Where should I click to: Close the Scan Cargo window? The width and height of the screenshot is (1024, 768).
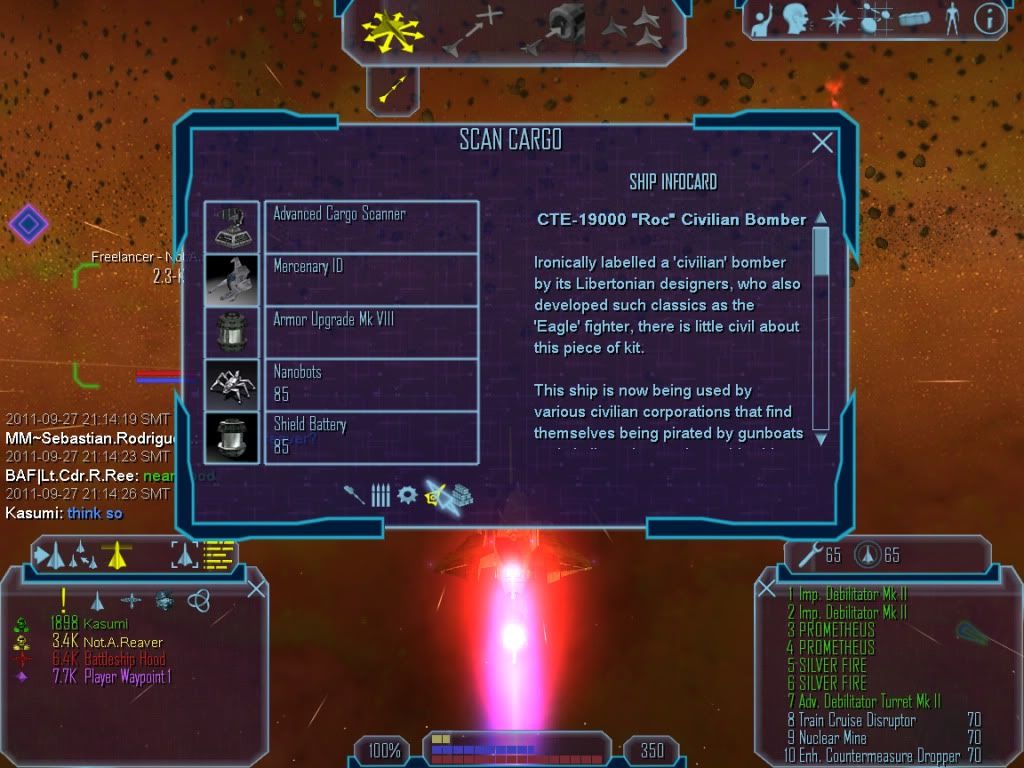click(822, 143)
